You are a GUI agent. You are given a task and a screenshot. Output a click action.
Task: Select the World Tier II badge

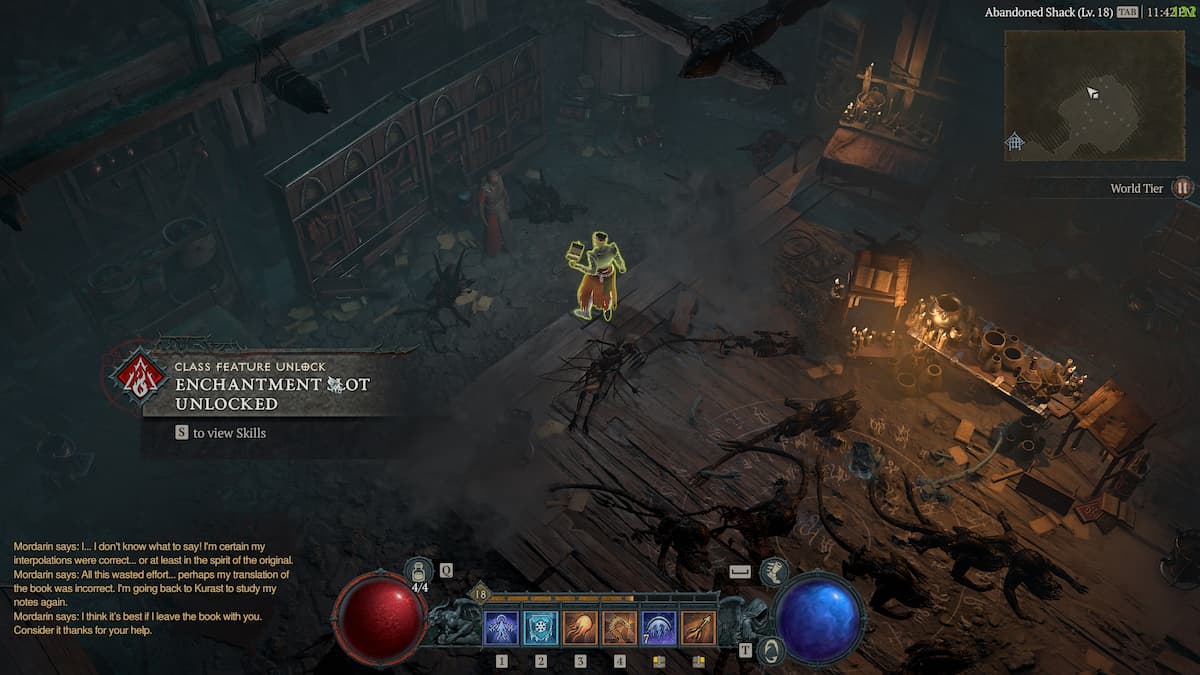pyautogui.click(x=1183, y=187)
